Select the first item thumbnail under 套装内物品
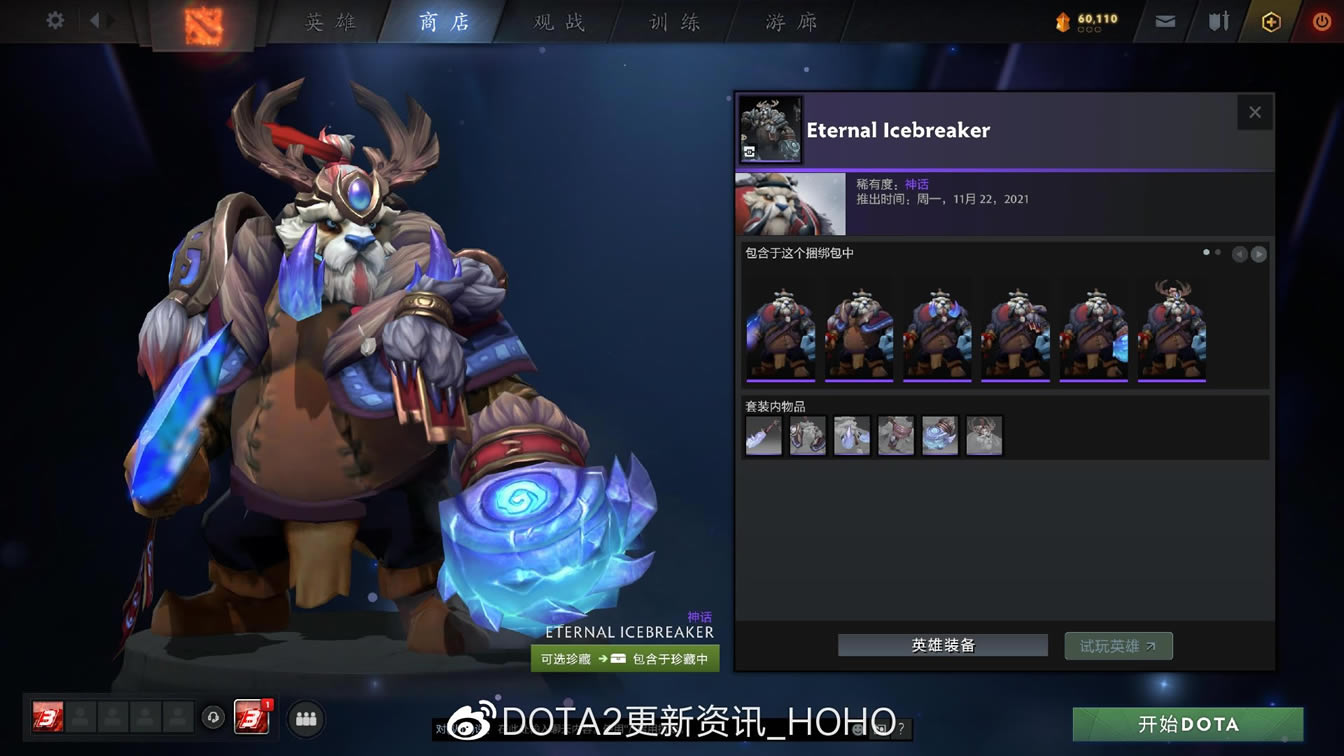Image resolution: width=1344 pixels, height=756 pixels. pyautogui.click(x=763, y=435)
